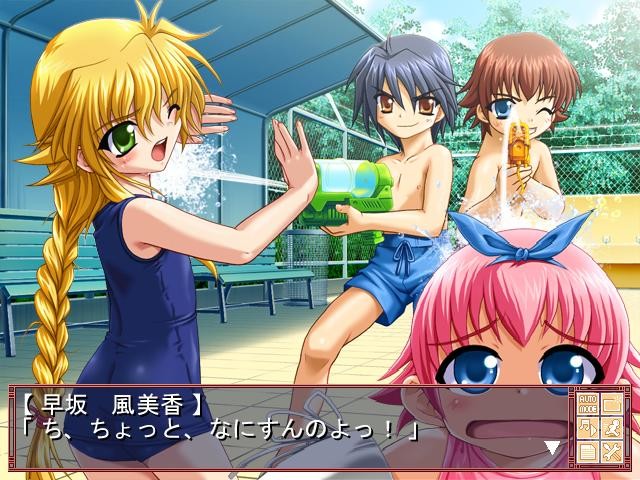Open settings with the wrench icon

611,453
